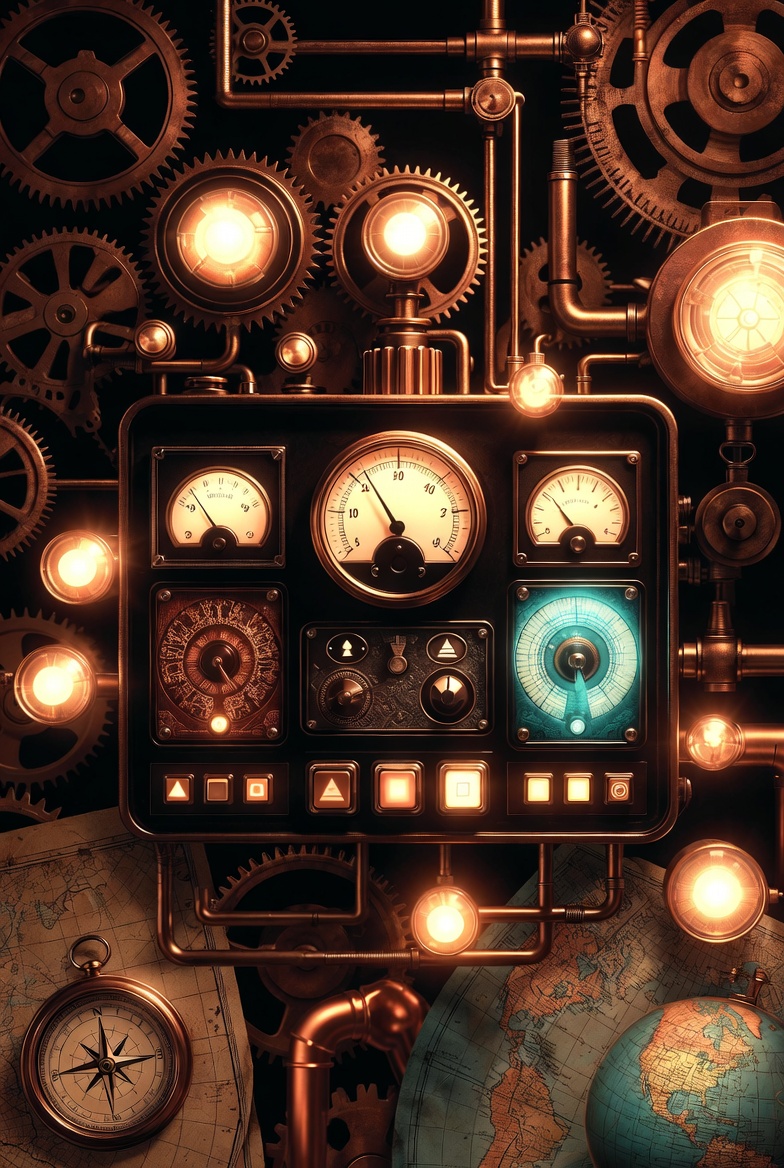This screenshot has width=784, height=1168.
Task: Click the oval button with the up arrow
Action: (x=347, y=648)
